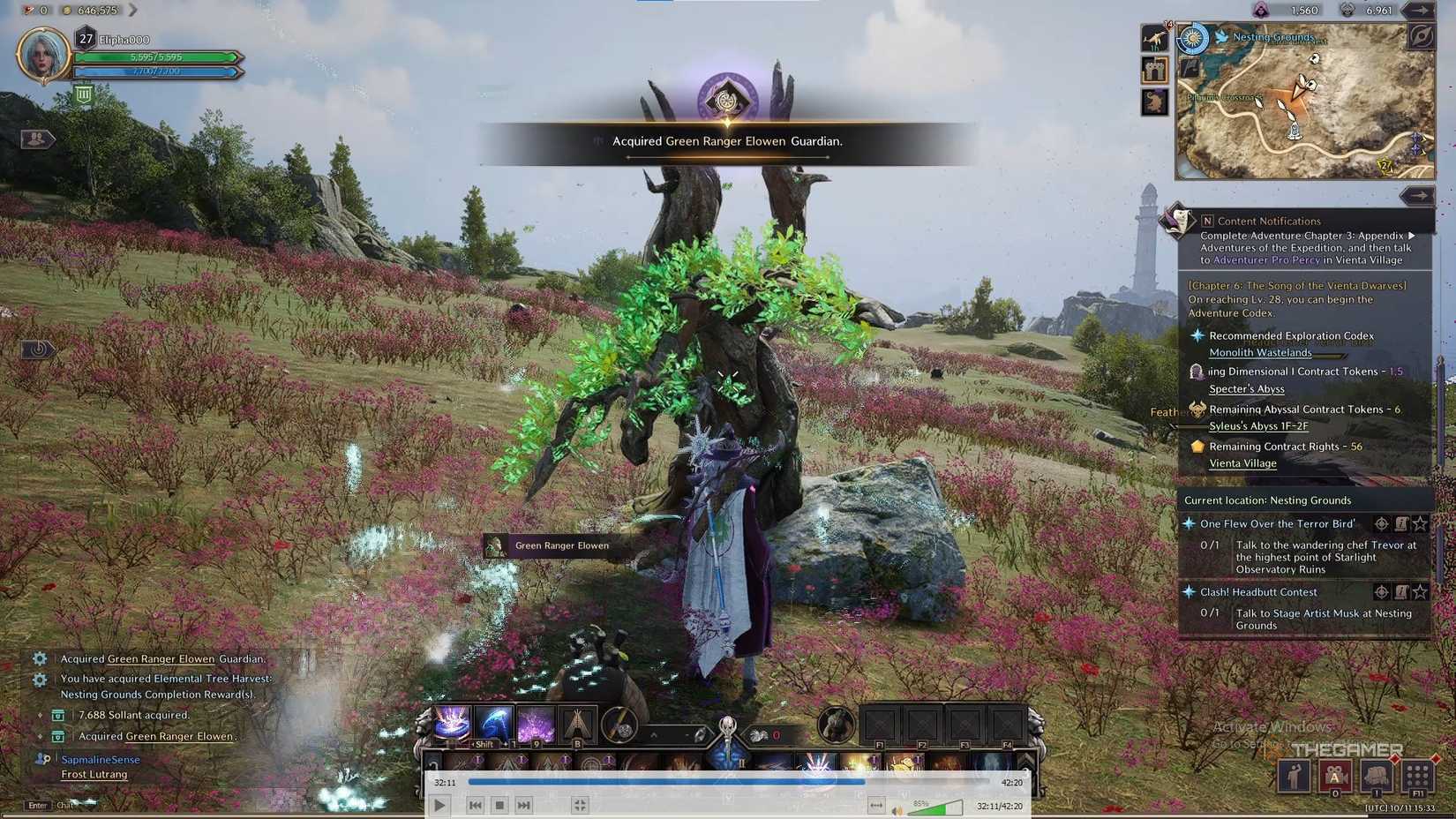Screen dimensions: 1456x819
Task: Select the tent skill bound to B
Action: 577,725
